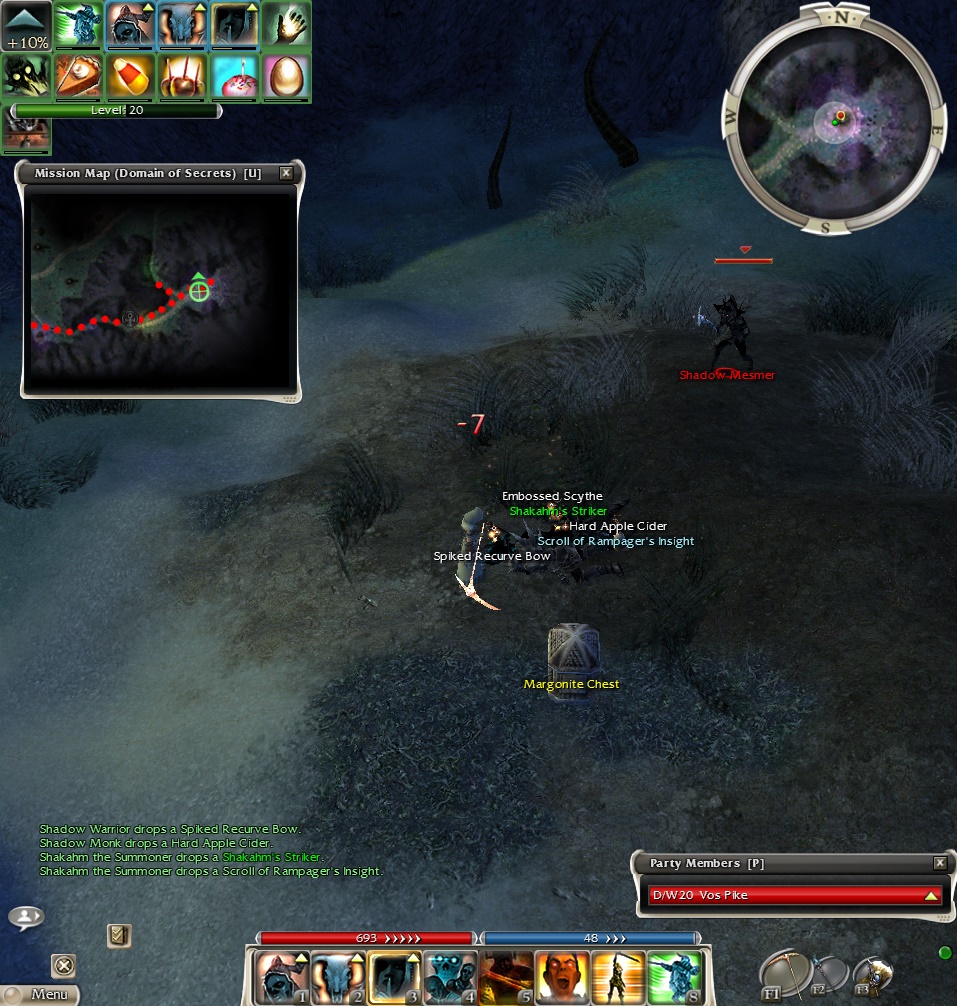
Task: Click inside the Domain of Secrets mission map
Action: 160,290
